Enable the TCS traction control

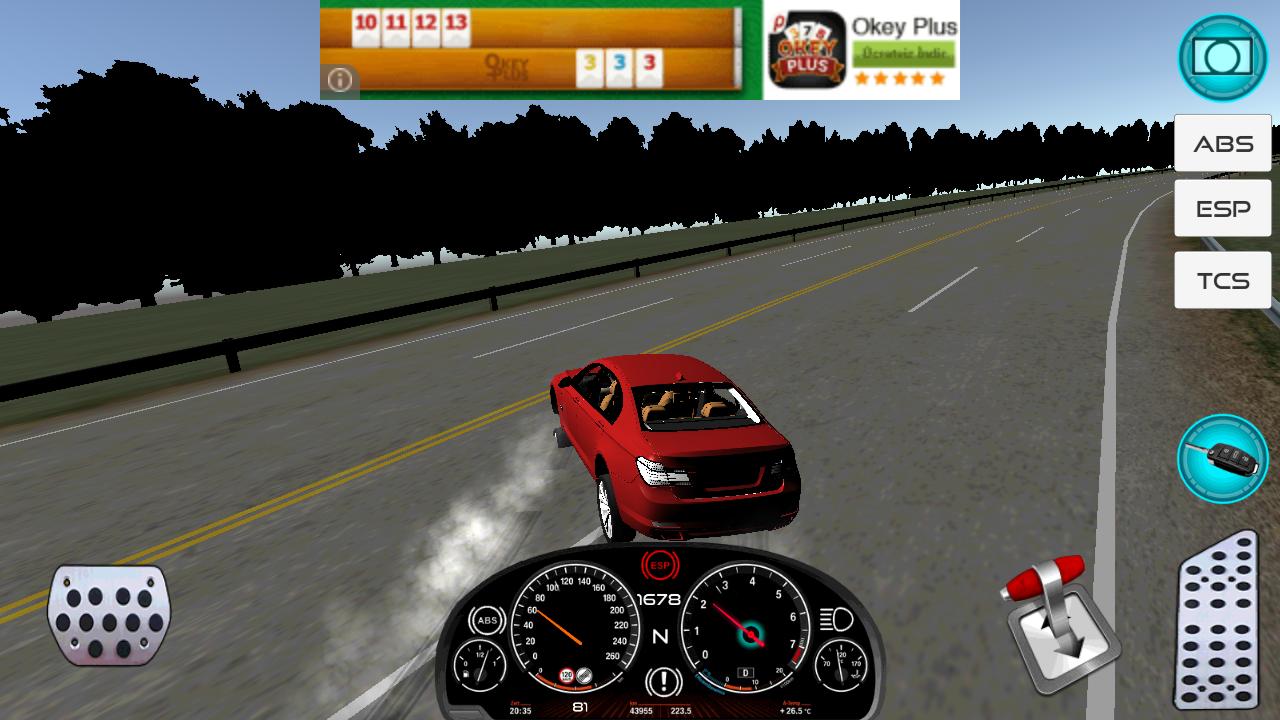(1222, 280)
